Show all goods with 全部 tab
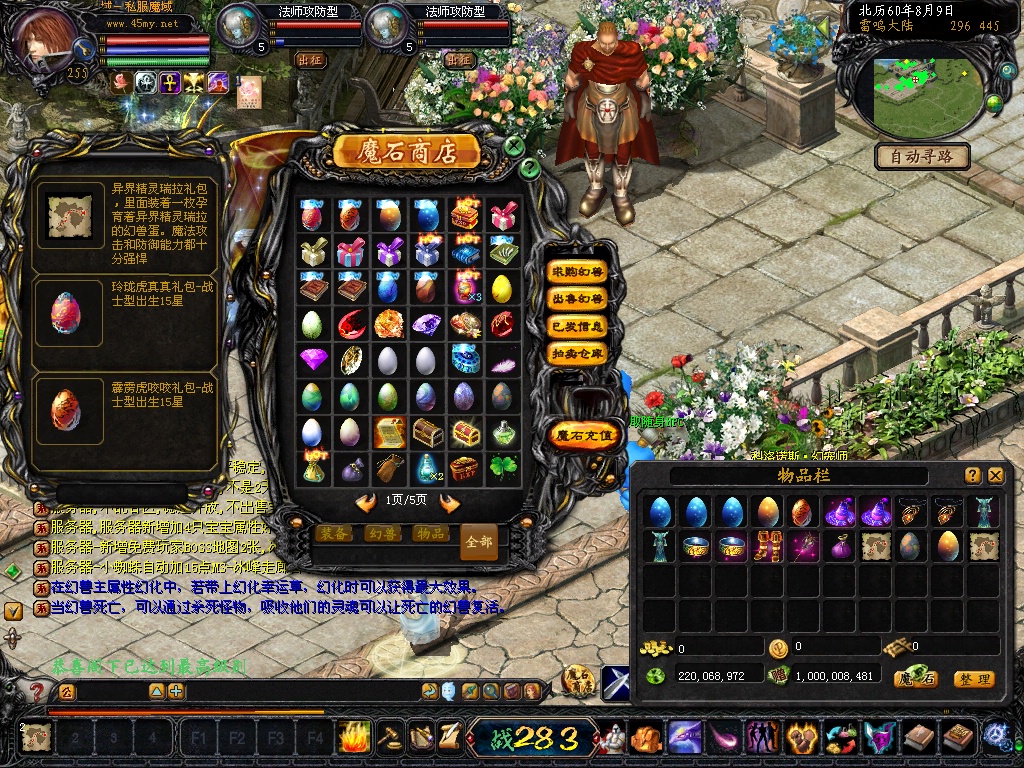1024x768 pixels. pos(479,541)
